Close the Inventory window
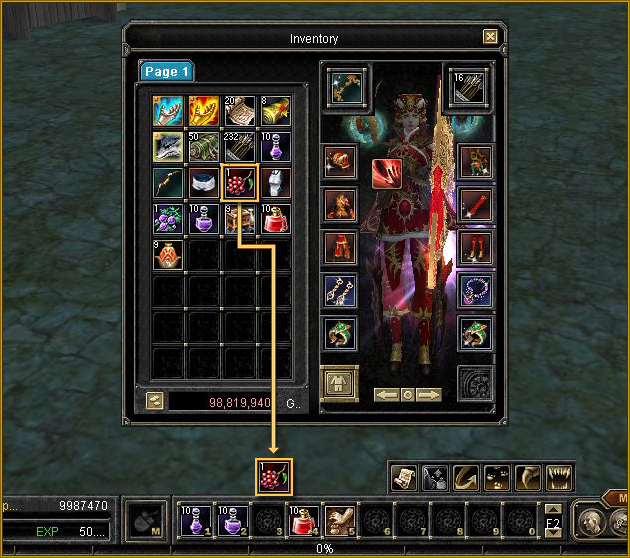The image size is (630, 558). [490, 37]
